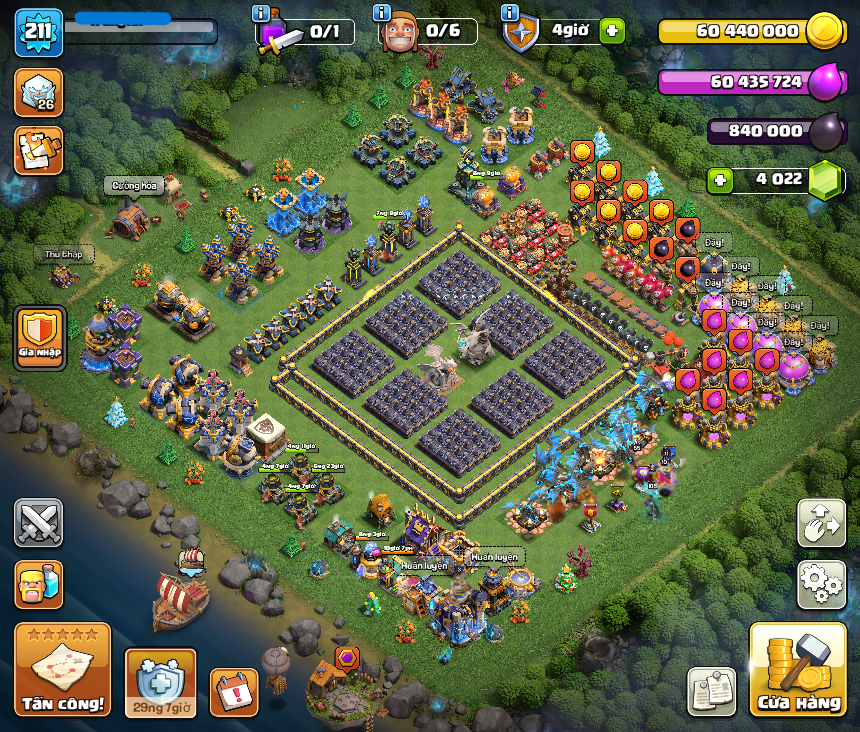This screenshot has width=860, height=732.
Task: Open the league badge showing 26
Action: [x=38, y=92]
